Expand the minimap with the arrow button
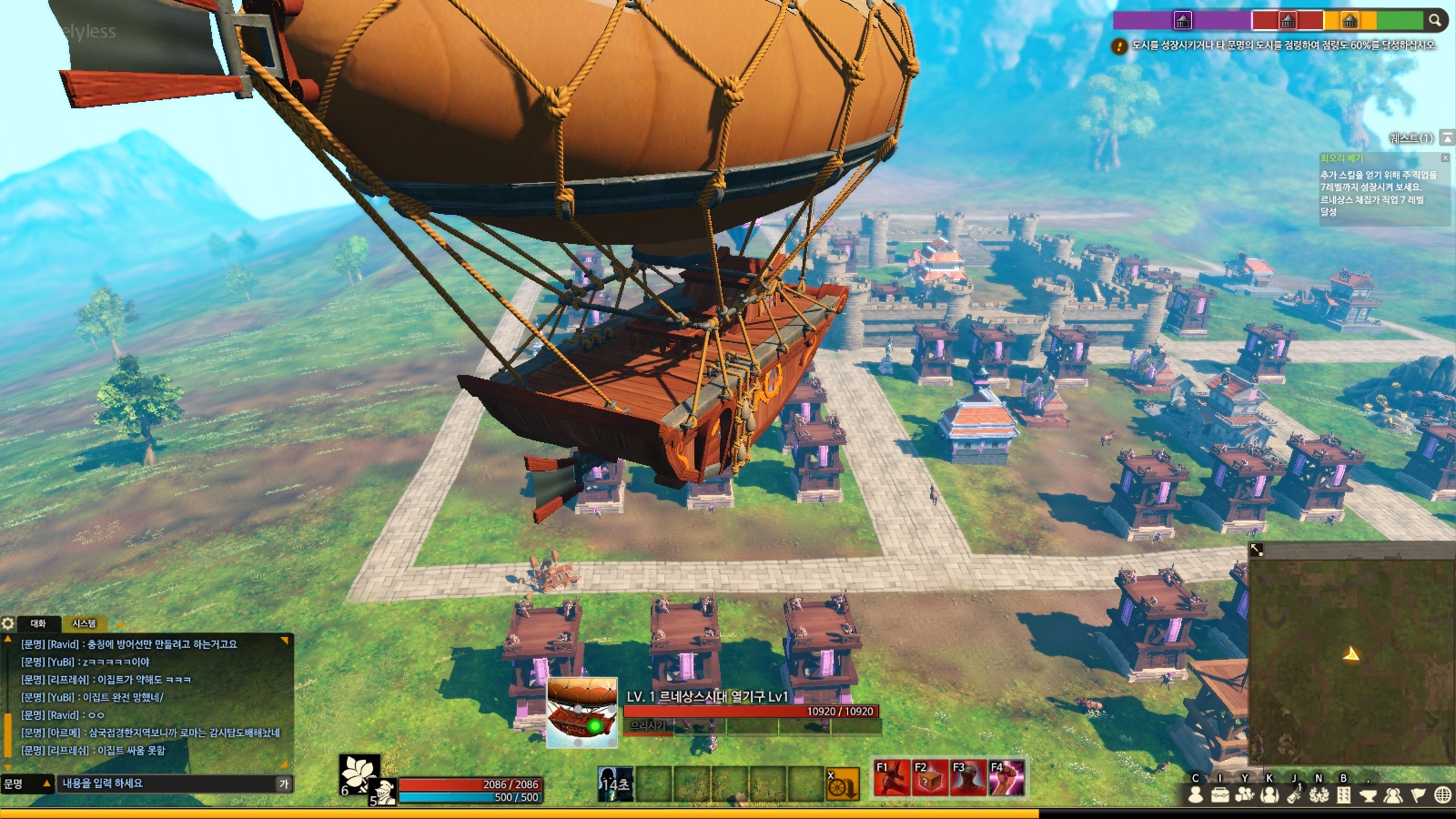1456x819 pixels. tap(1257, 550)
